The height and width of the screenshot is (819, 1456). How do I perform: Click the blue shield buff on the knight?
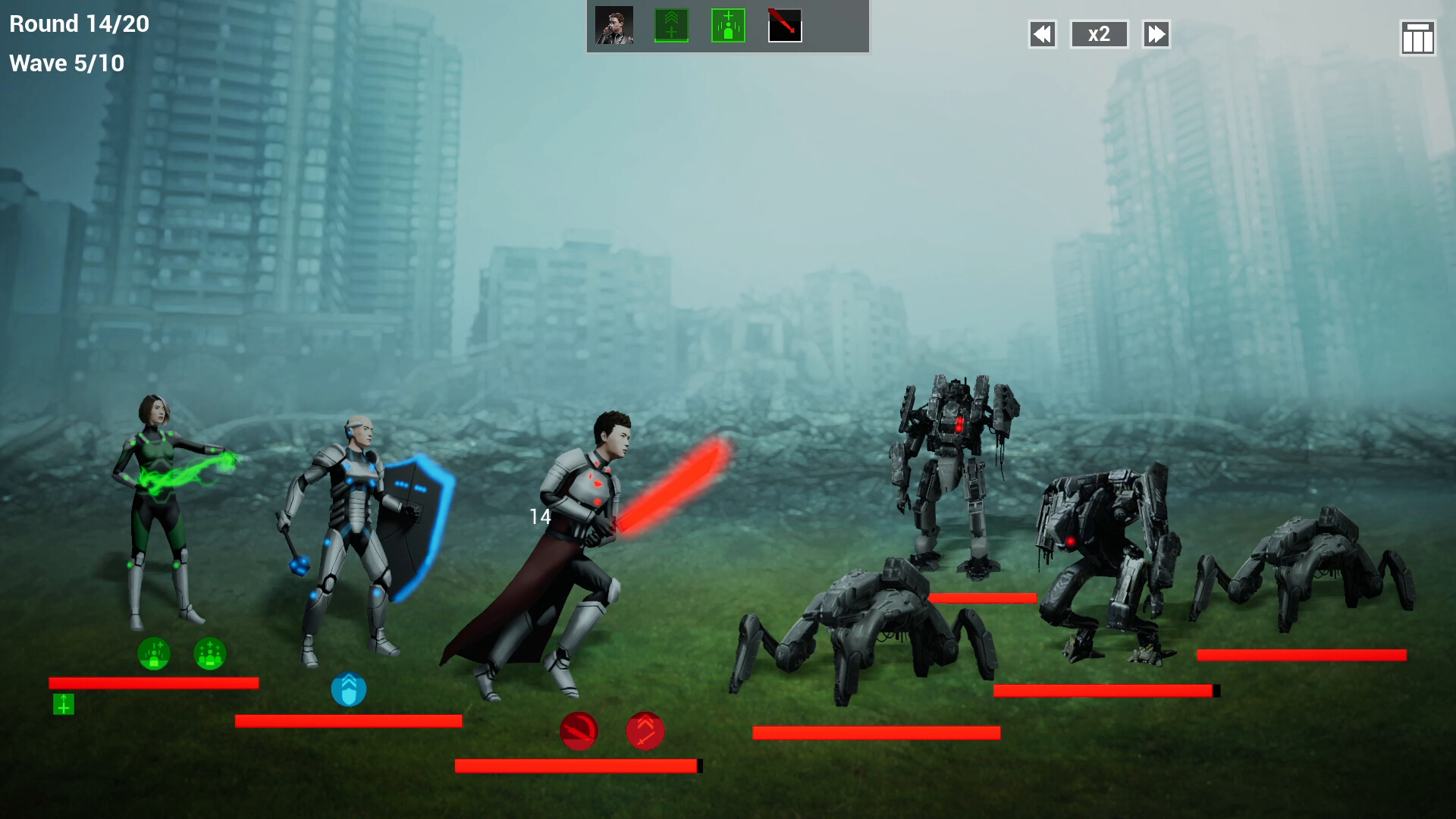click(349, 690)
